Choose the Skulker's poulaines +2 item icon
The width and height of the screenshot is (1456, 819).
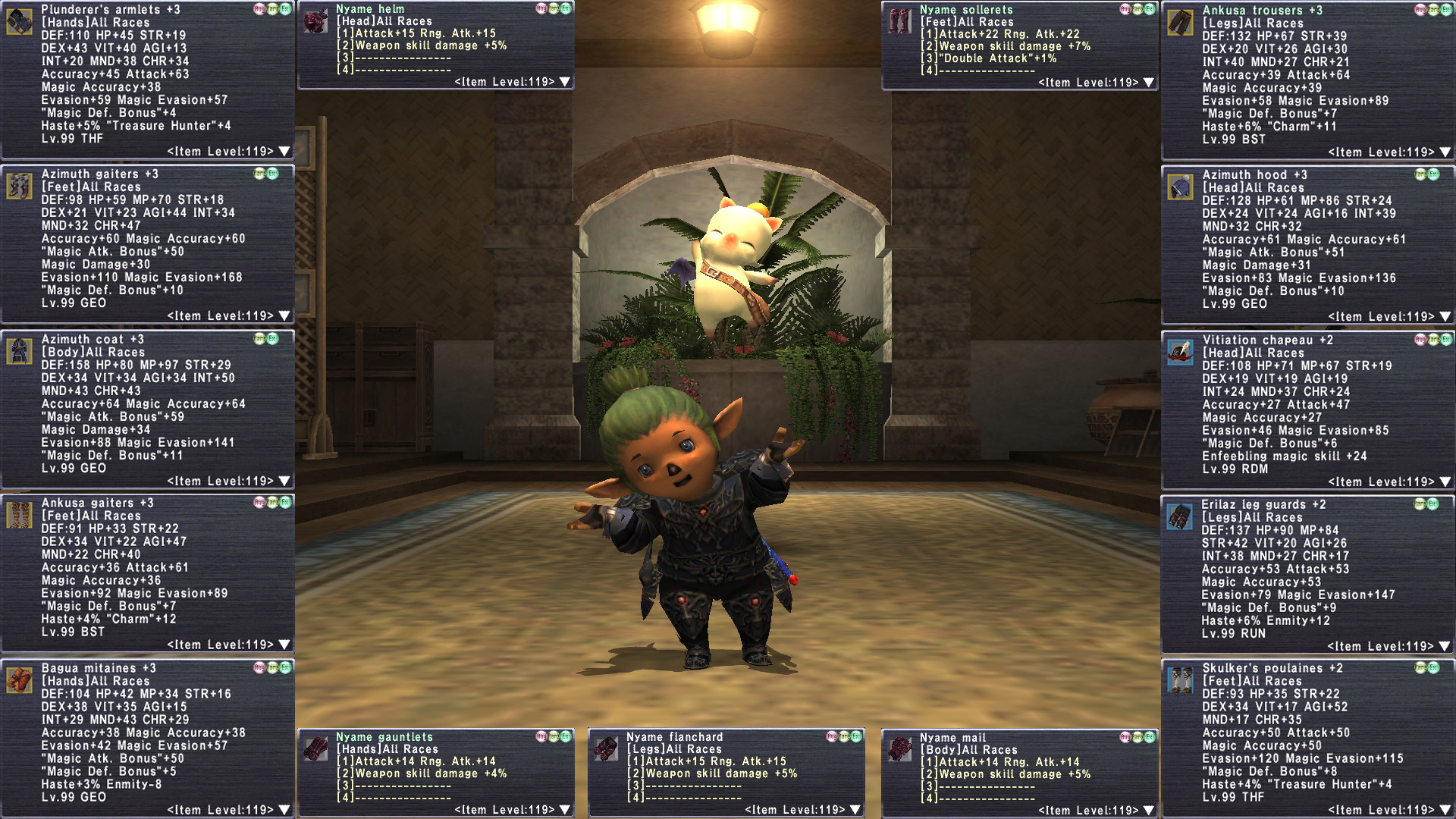(1180, 680)
